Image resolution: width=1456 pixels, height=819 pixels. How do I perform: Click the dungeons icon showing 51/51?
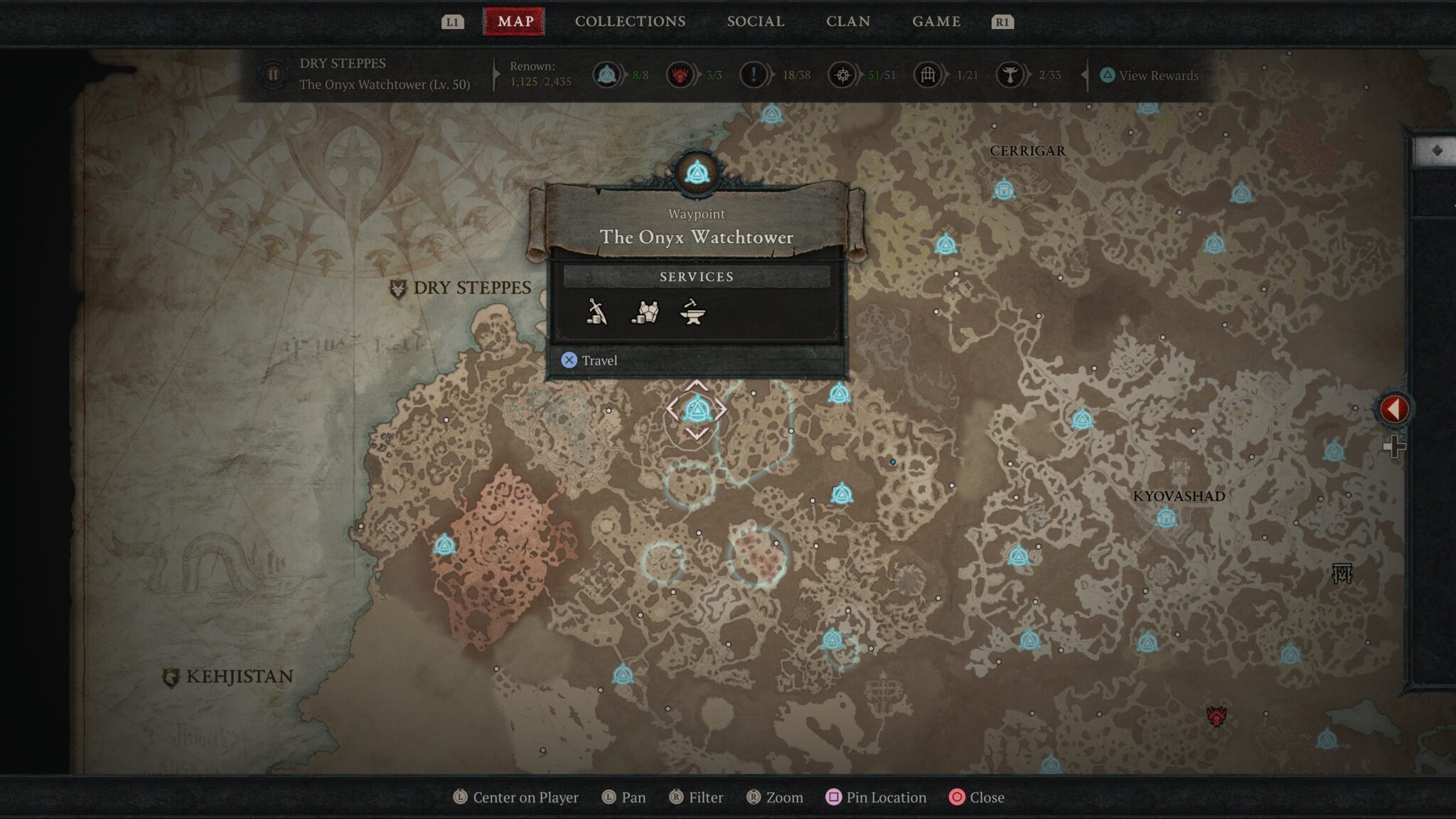pos(842,74)
